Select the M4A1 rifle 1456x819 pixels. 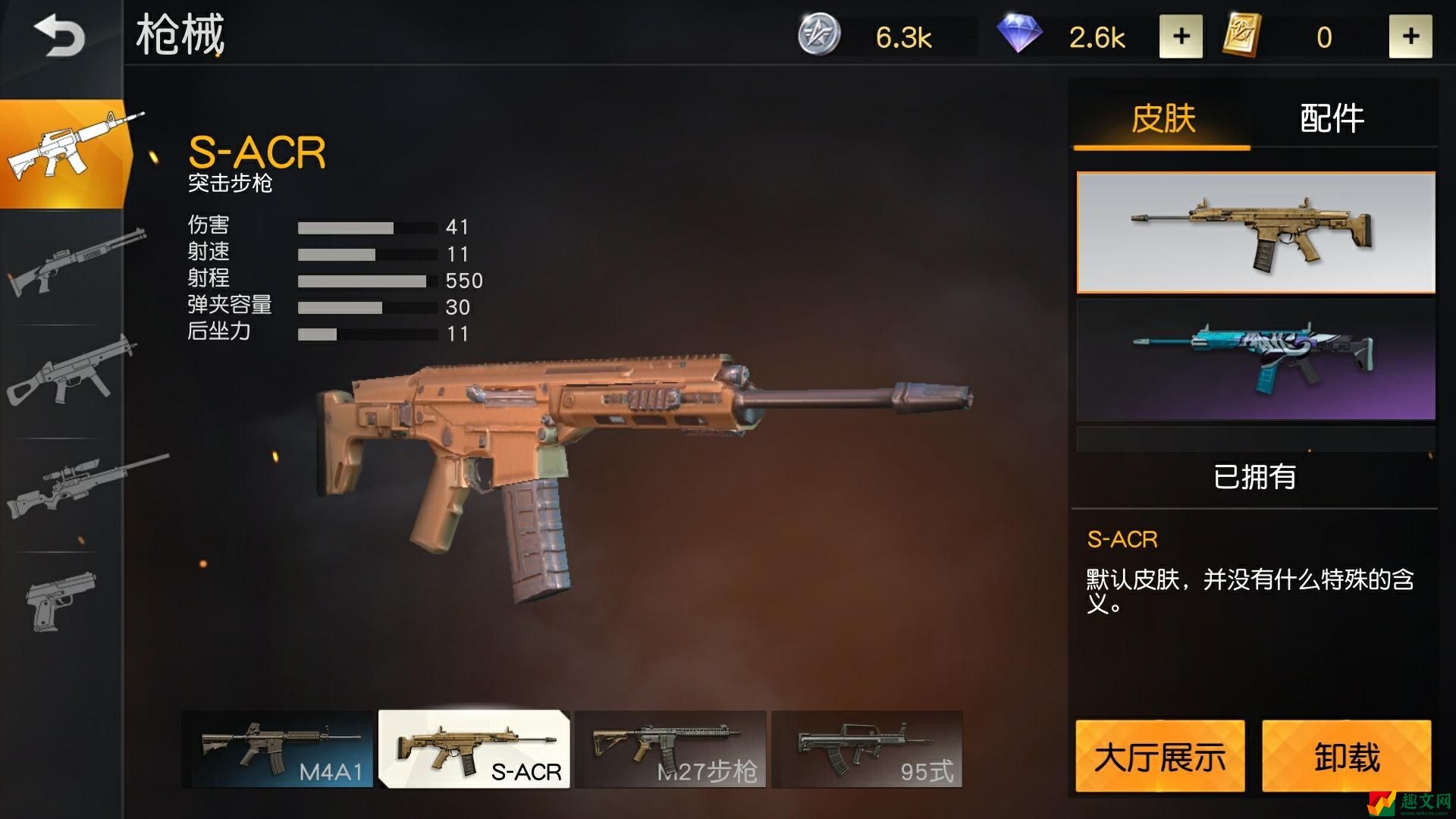click(278, 749)
